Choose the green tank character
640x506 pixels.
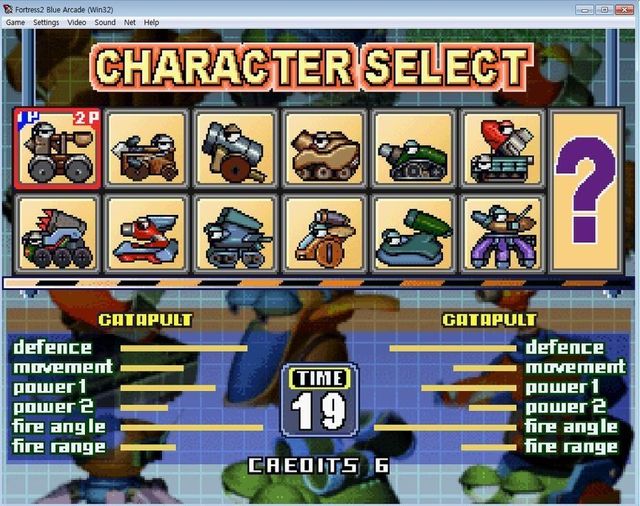pos(413,148)
